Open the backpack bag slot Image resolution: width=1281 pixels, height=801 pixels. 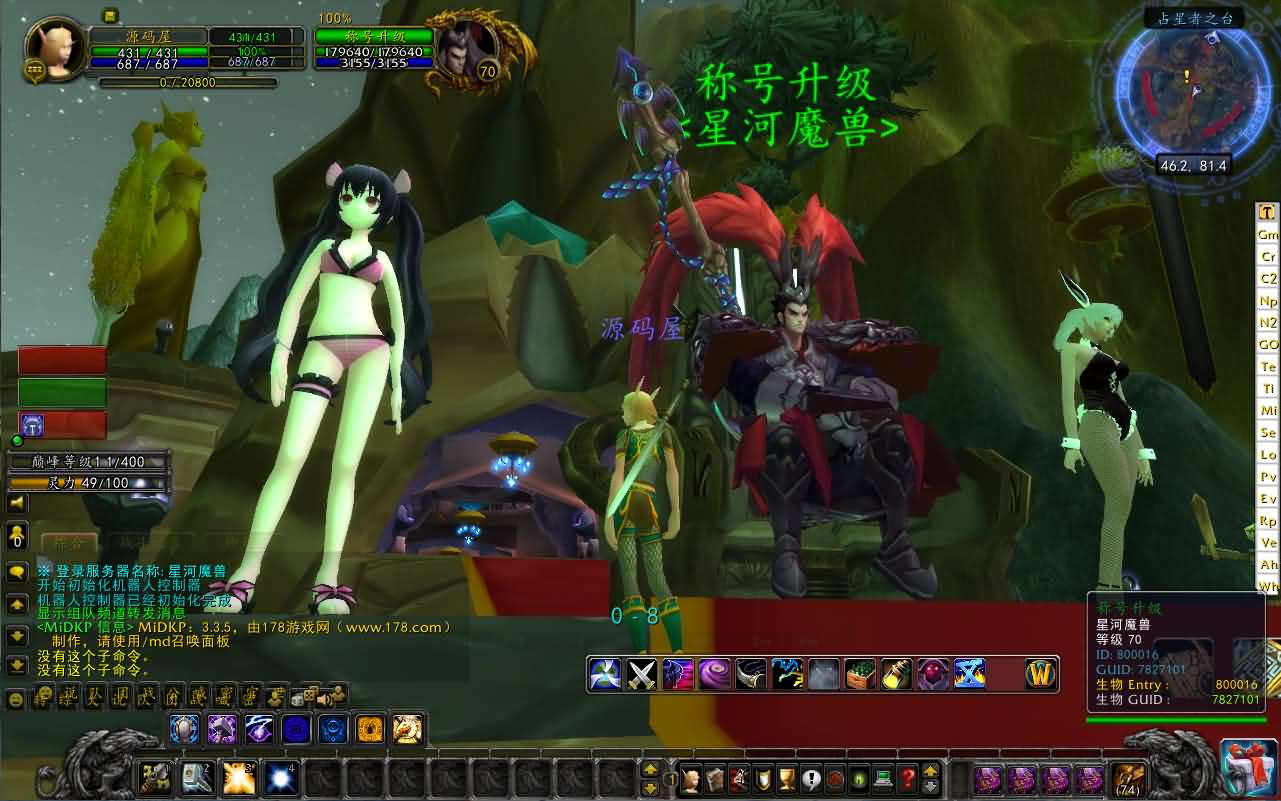(x=1129, y=777)
